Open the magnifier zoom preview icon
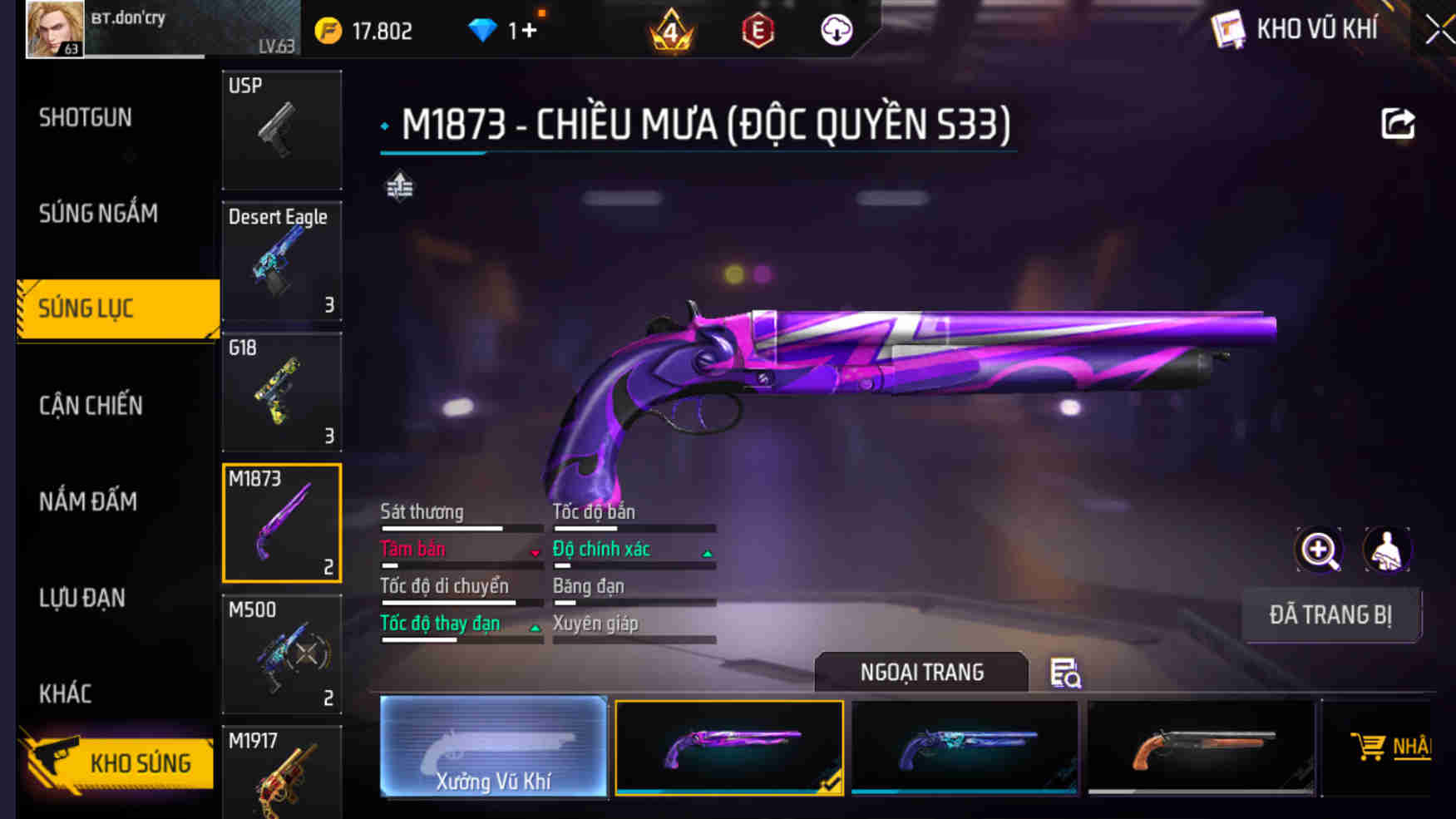The image size is (1456, 819). tap(1318, 550)
